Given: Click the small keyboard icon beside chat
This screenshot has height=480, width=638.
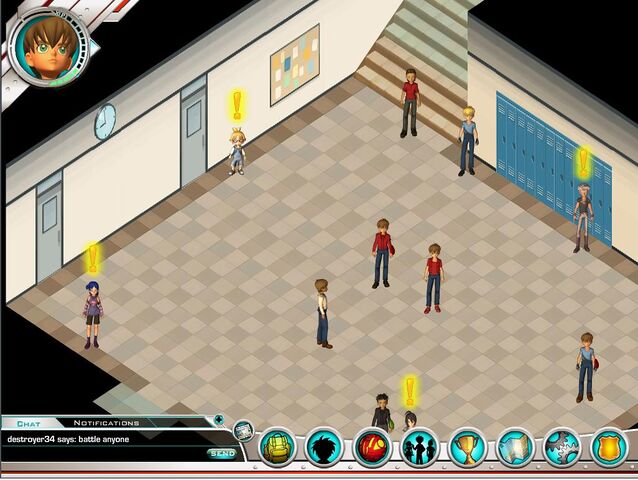Looking at the screenshot, I should pyautogui.click(x=244, y=431).
